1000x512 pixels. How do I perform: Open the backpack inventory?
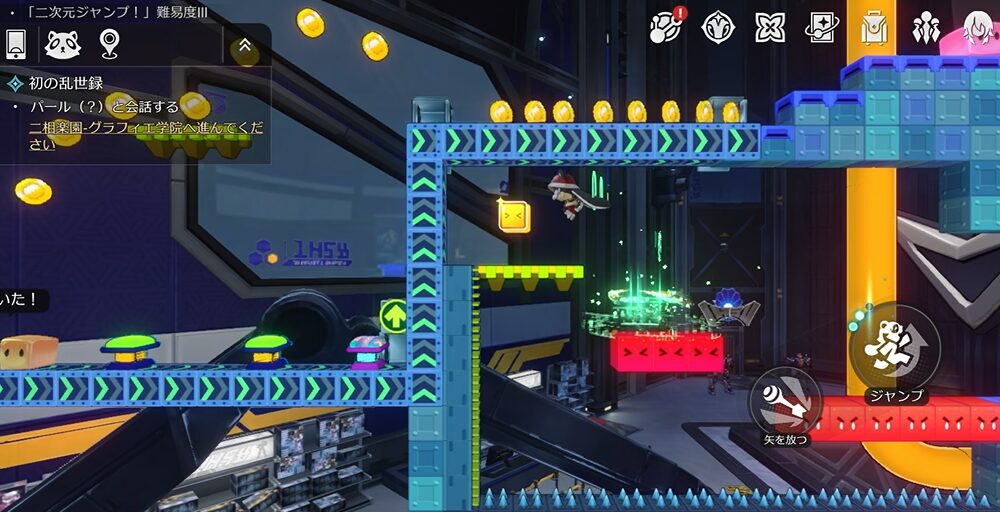(x=874, y=27)
